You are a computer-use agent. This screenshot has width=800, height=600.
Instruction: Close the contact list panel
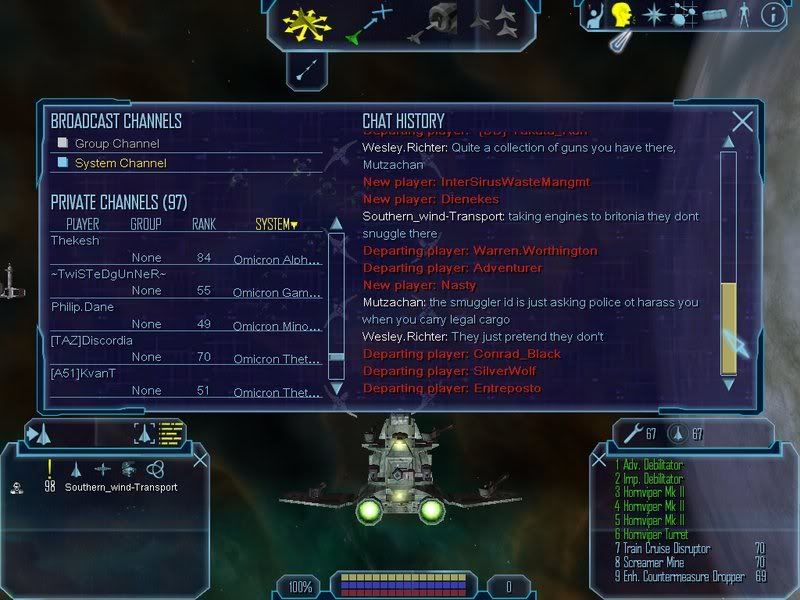coord(200,459)
